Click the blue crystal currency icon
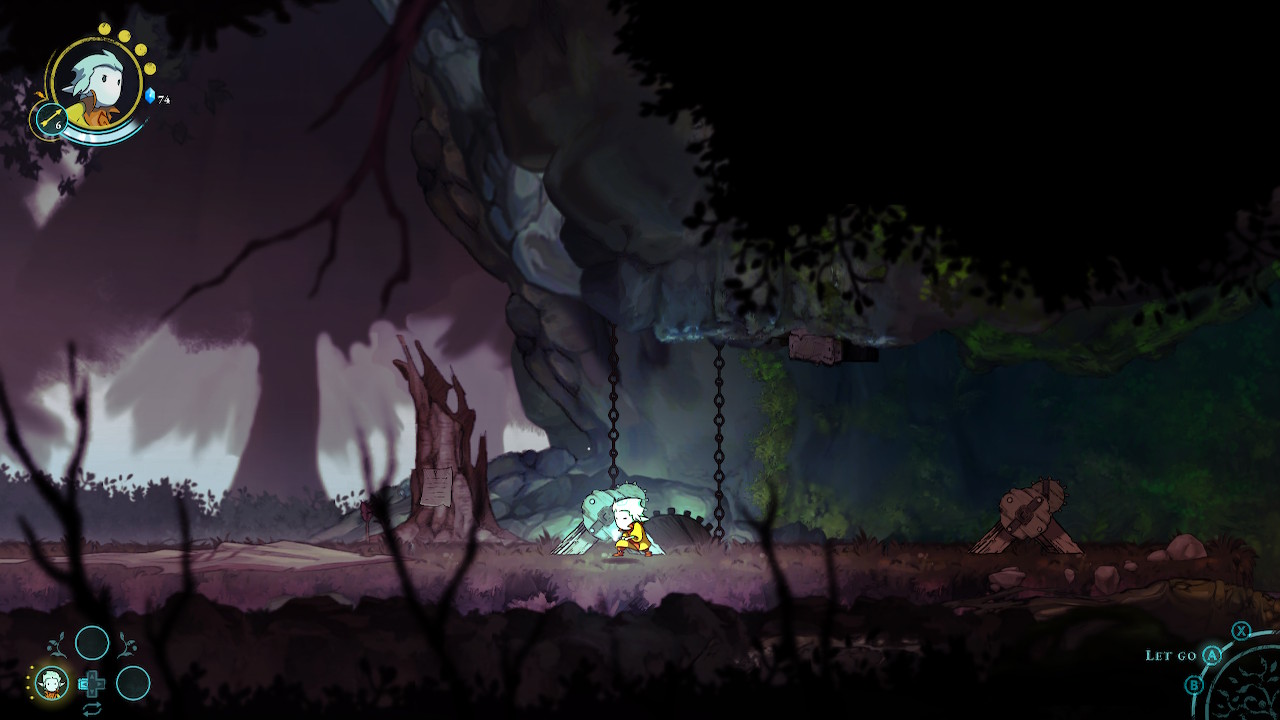 (x=150, y=96)
